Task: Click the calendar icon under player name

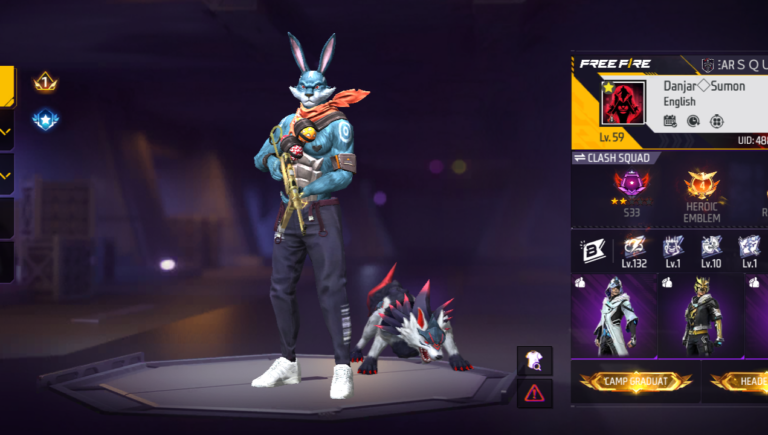Action: pos(670,121)
